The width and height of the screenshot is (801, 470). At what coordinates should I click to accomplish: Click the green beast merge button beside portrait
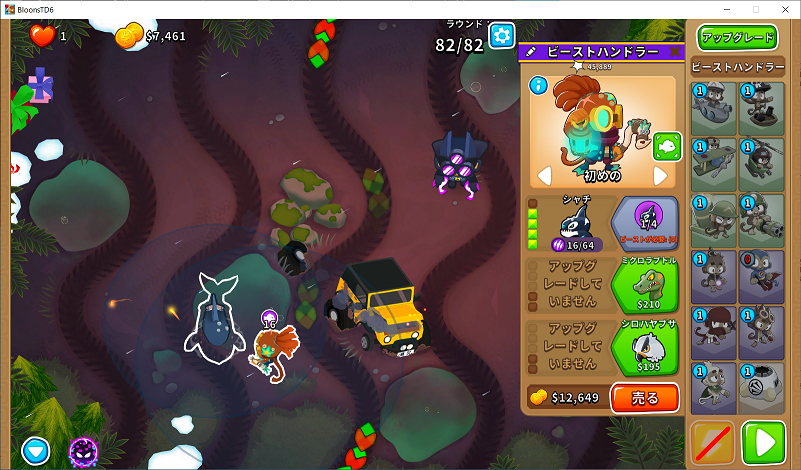666,147
